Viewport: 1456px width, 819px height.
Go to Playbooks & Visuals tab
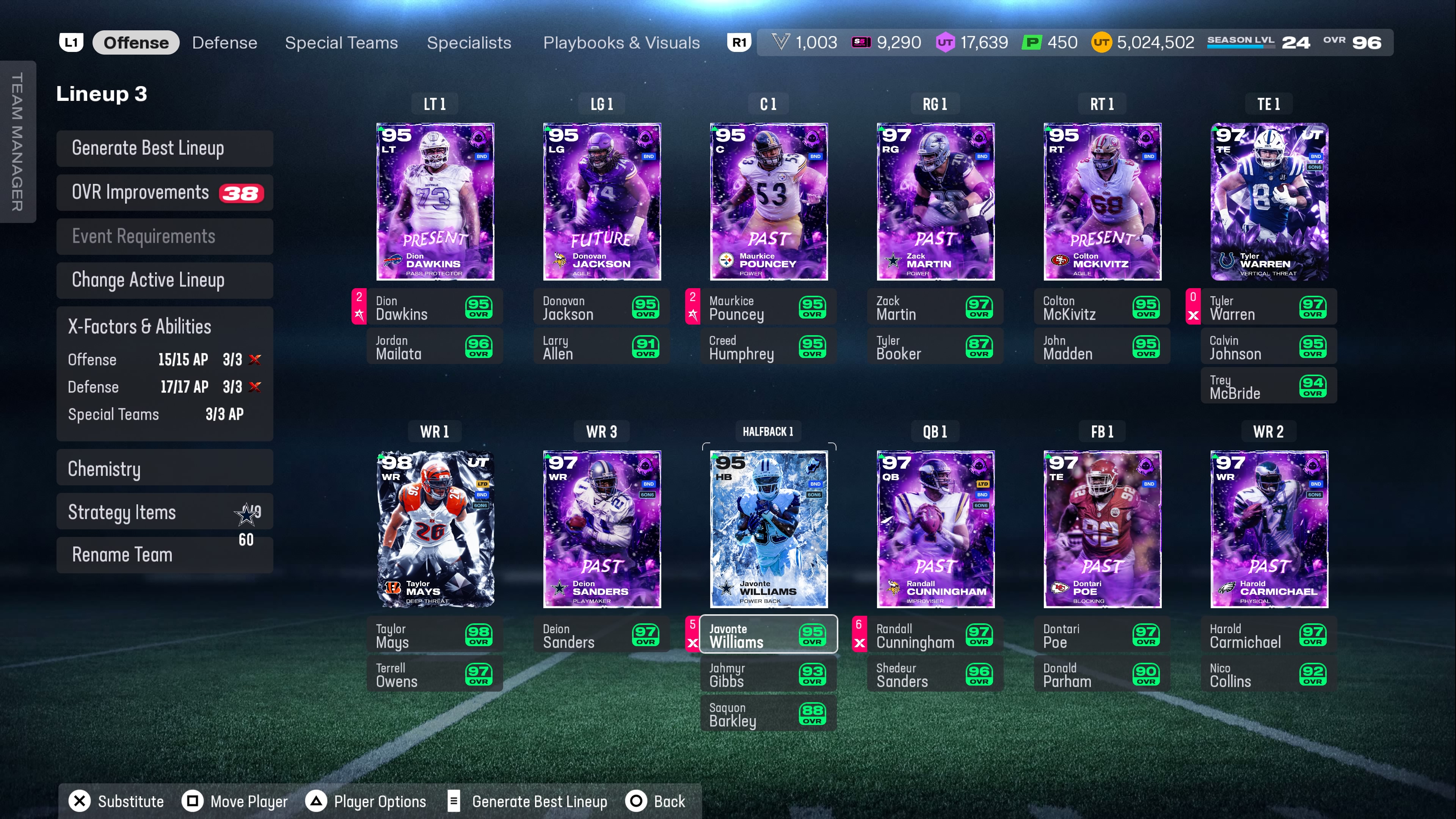(x=621, y=43)
